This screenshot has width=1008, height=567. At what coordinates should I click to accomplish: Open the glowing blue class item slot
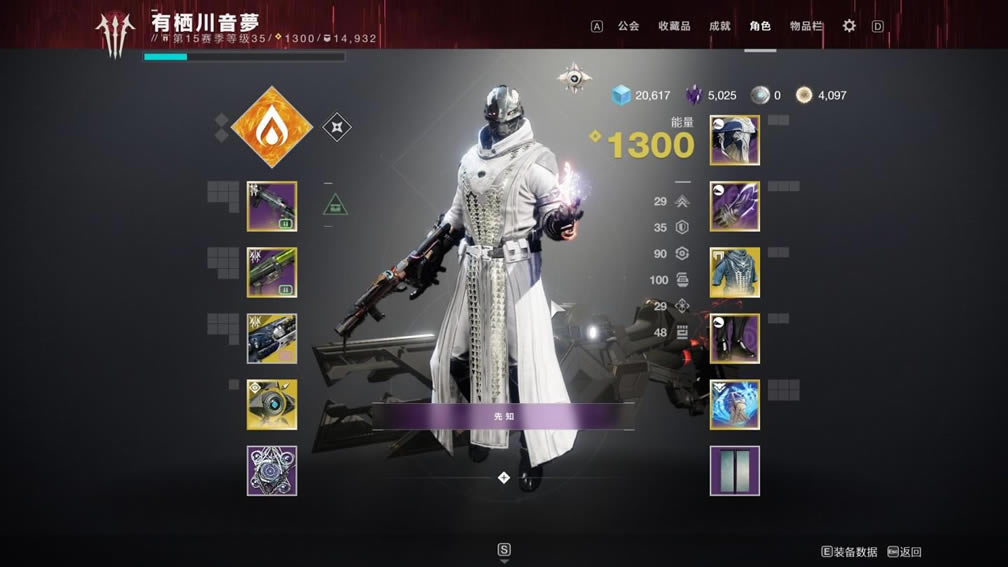click(735, 405)
